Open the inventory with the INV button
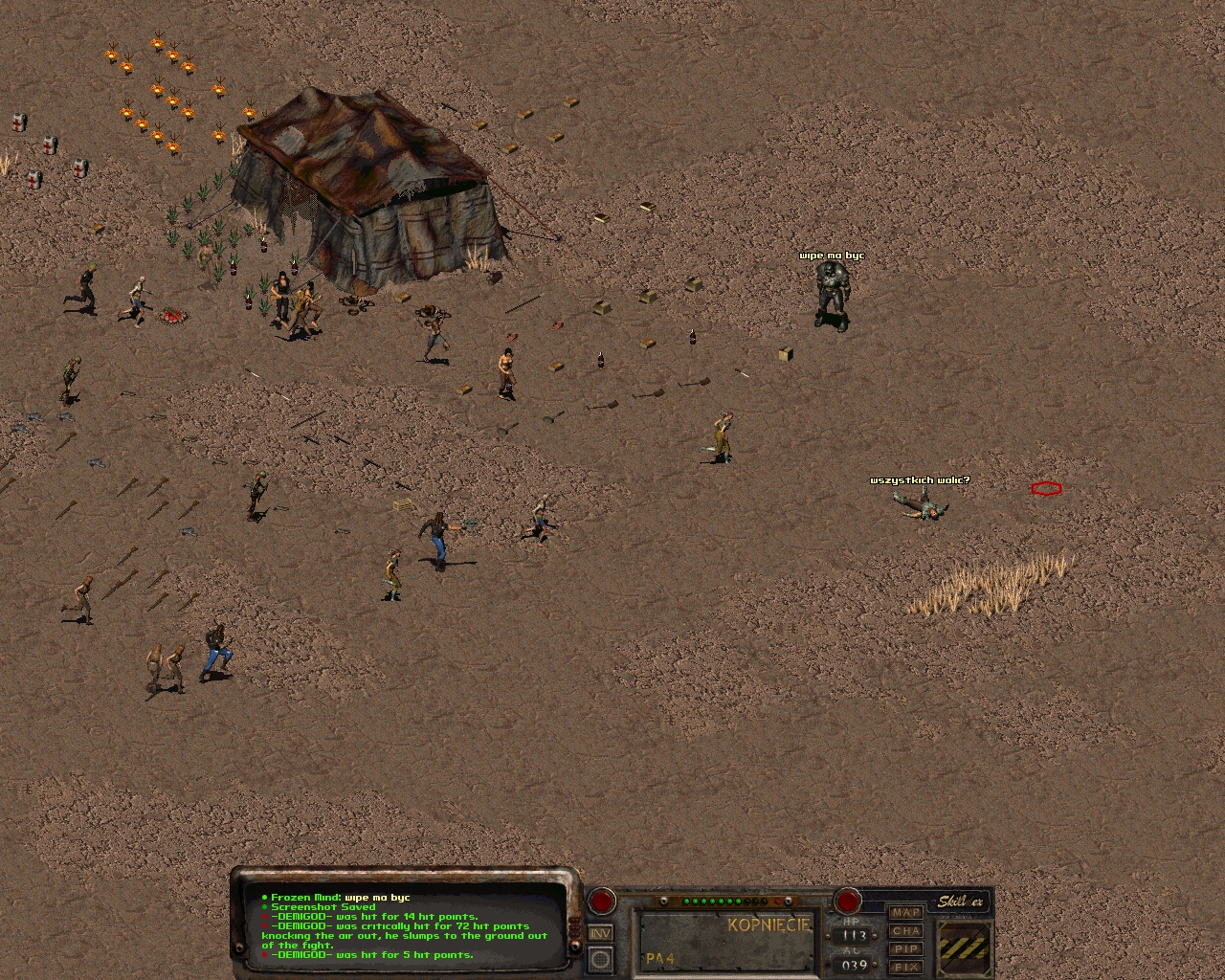Image resolution: width=1225 pixels, height=980 pixels. (x=600, y=933)
